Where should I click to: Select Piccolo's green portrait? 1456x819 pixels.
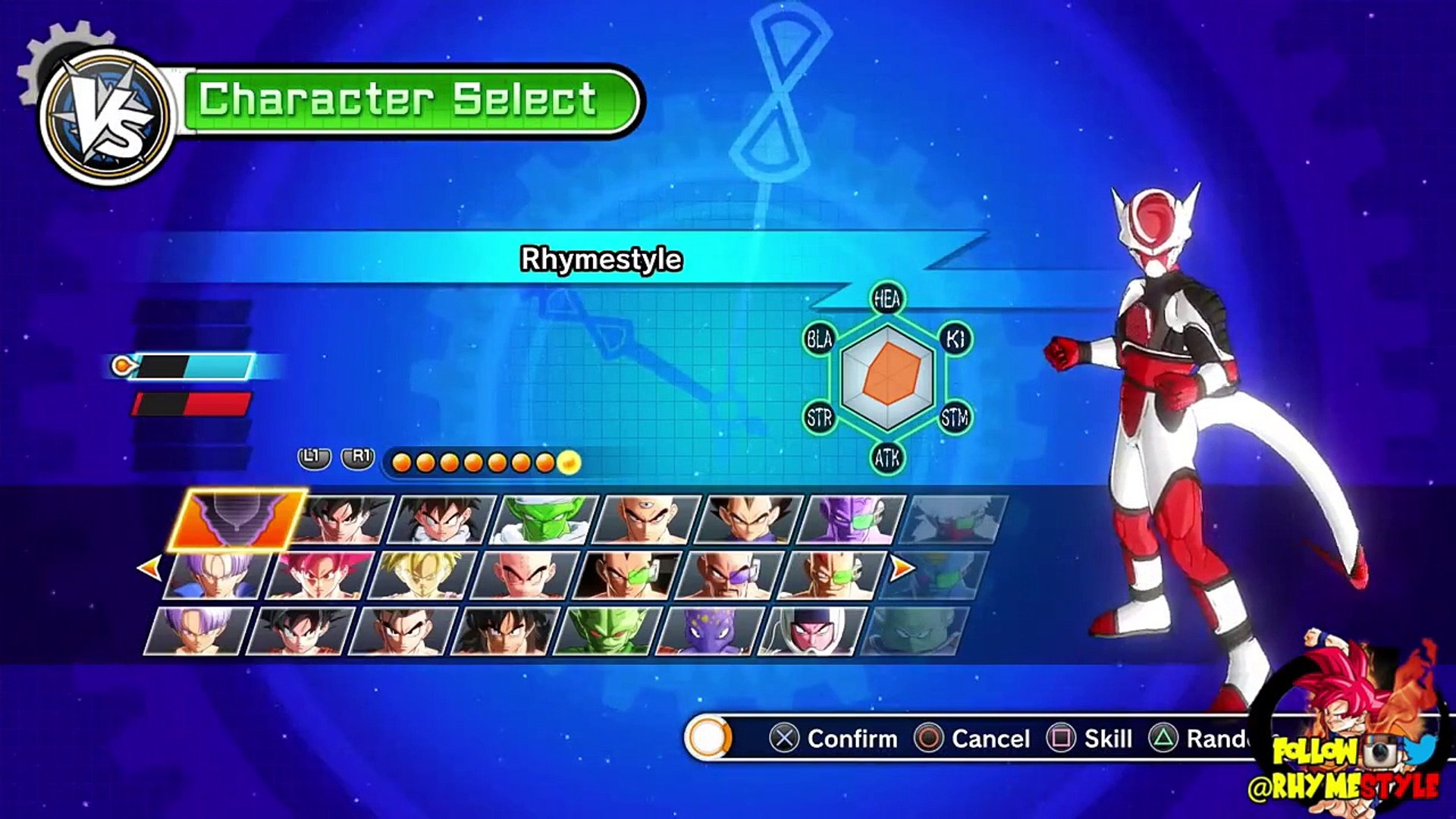[x=546, y=519]
